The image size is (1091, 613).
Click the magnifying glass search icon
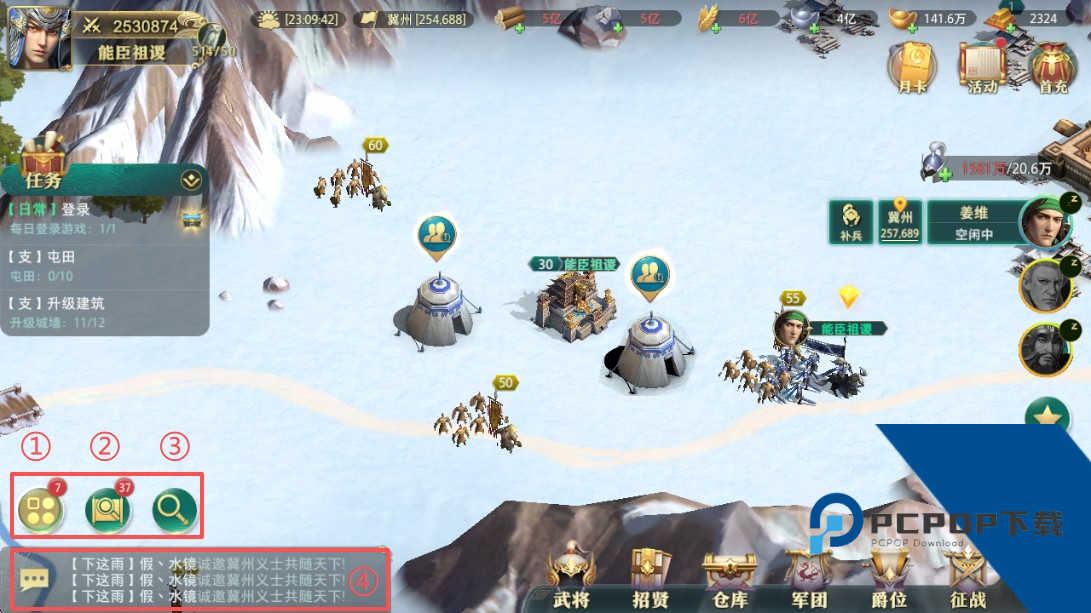coord(173,510)
